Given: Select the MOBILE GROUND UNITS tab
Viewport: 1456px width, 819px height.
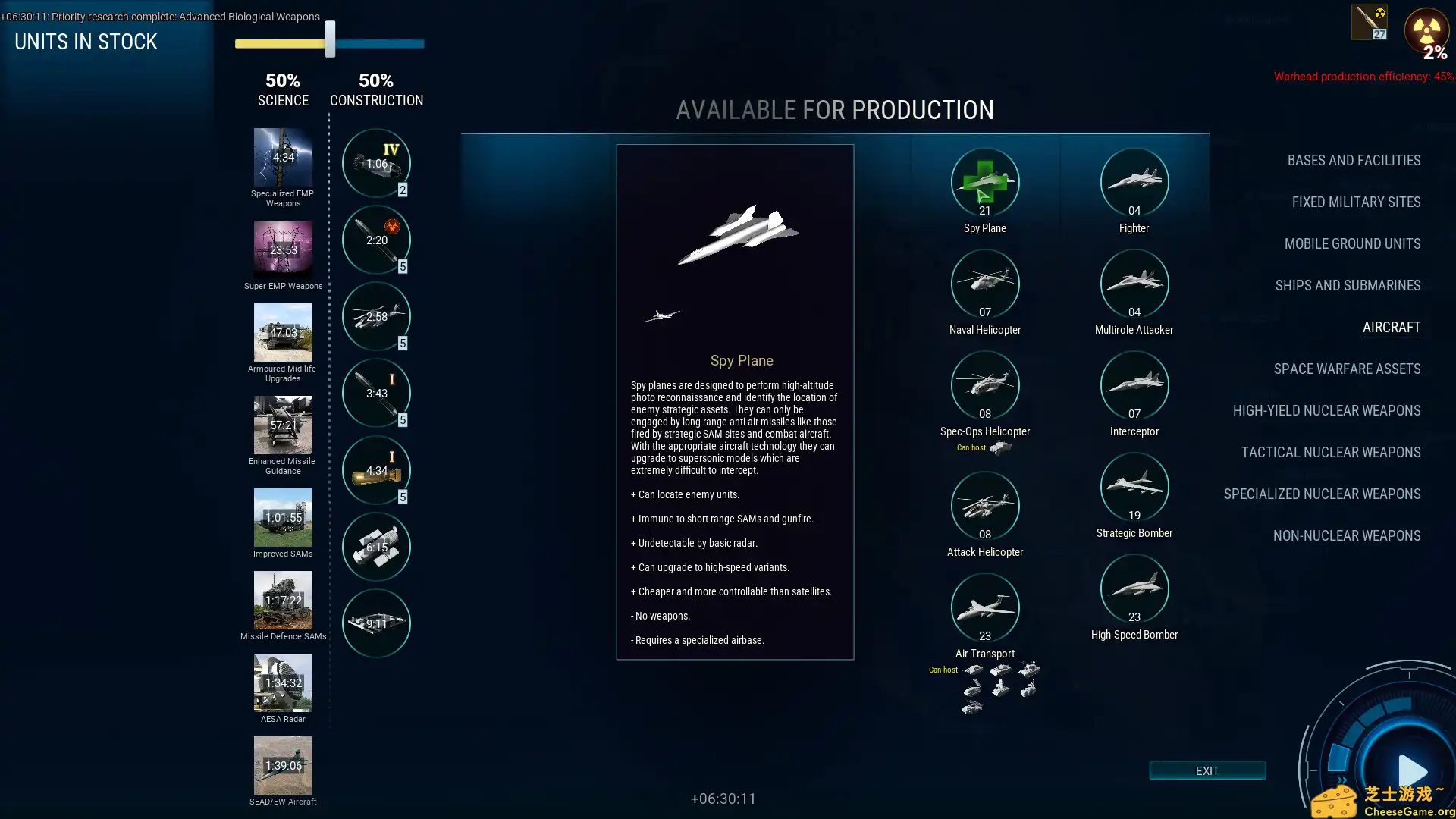Looking at the screenshot, I should point(1352,243).
